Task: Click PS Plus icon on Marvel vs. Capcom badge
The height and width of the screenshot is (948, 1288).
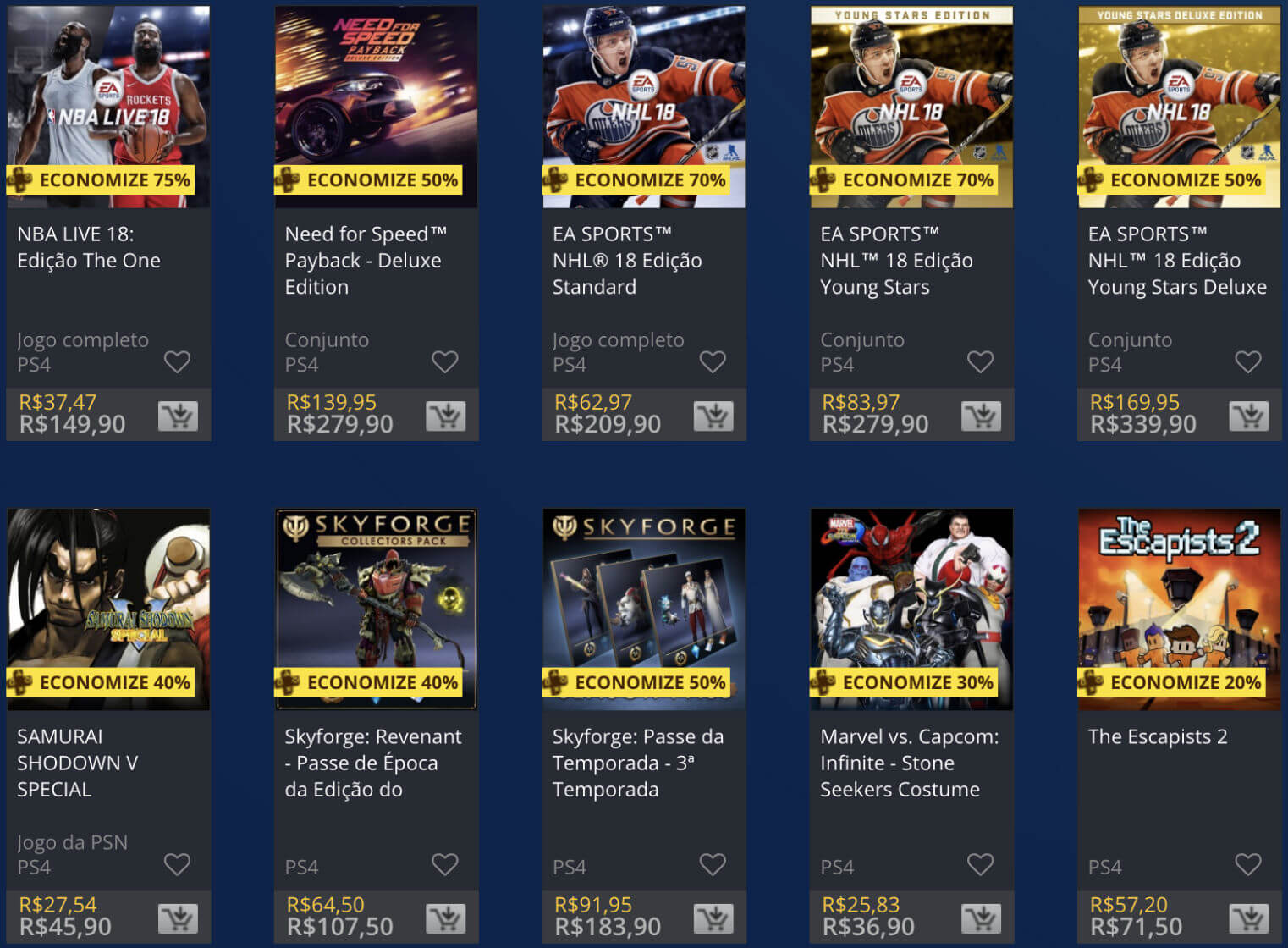Action: (x=823, y=682)
